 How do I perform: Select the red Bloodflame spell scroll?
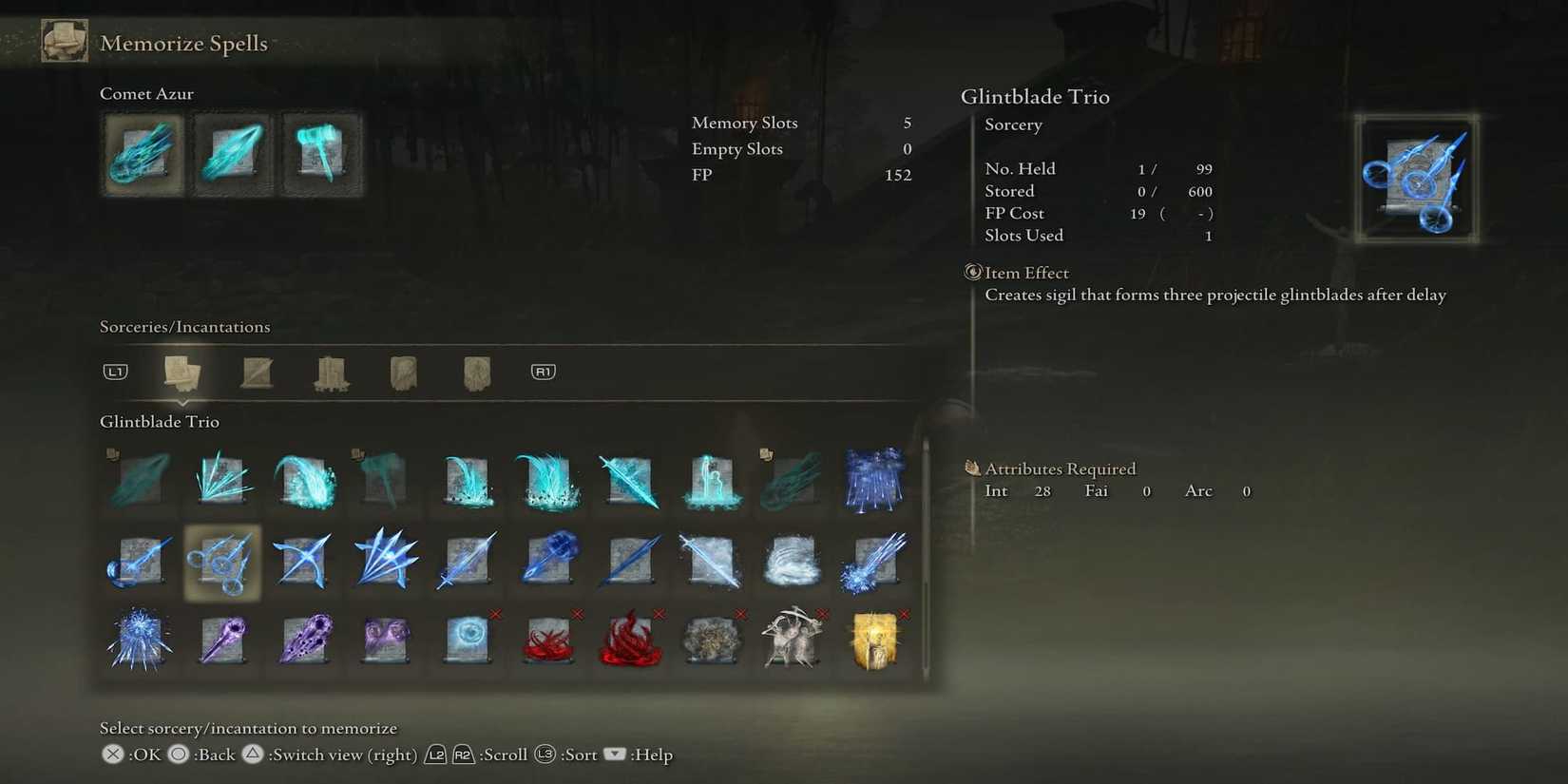[548, 639]
